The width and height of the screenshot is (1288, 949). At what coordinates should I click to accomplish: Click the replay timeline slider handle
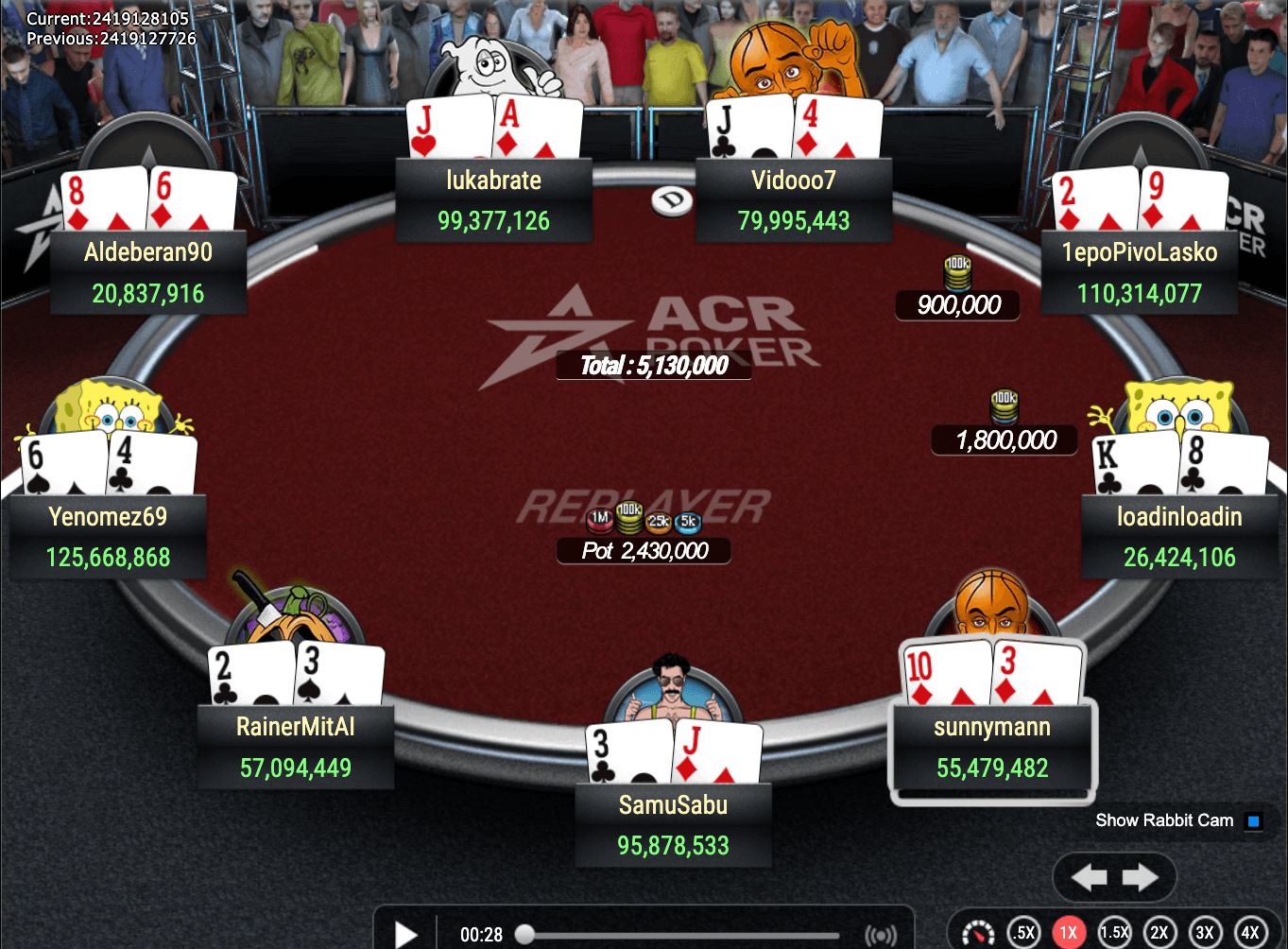click(x=524, y=935)
